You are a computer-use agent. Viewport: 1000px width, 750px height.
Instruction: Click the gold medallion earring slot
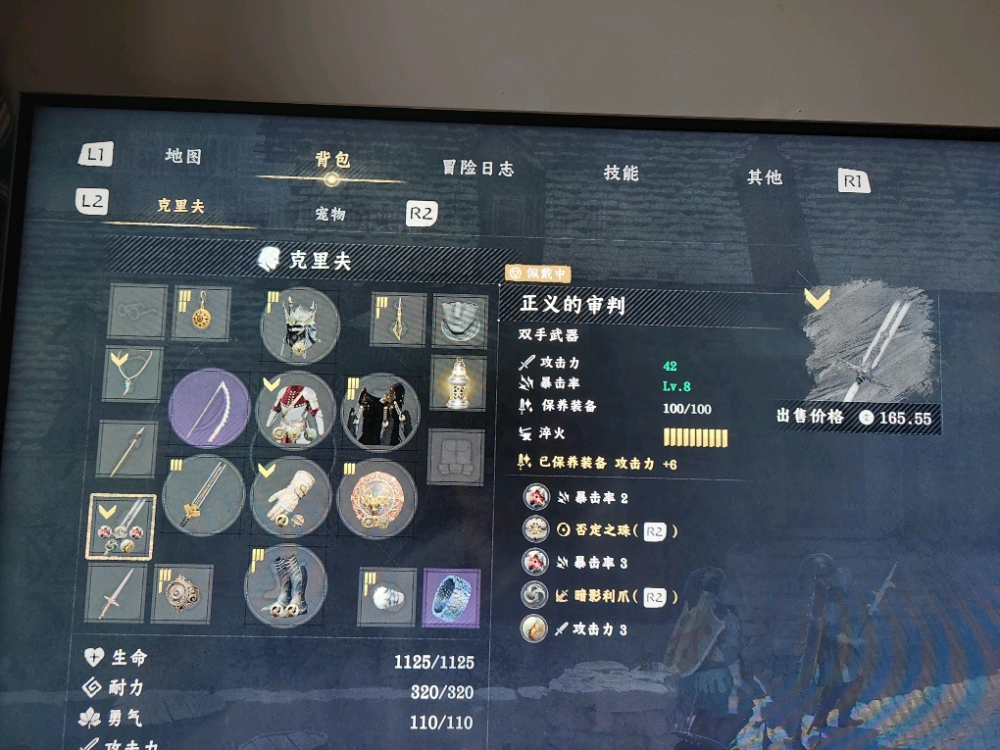[202, 314]
